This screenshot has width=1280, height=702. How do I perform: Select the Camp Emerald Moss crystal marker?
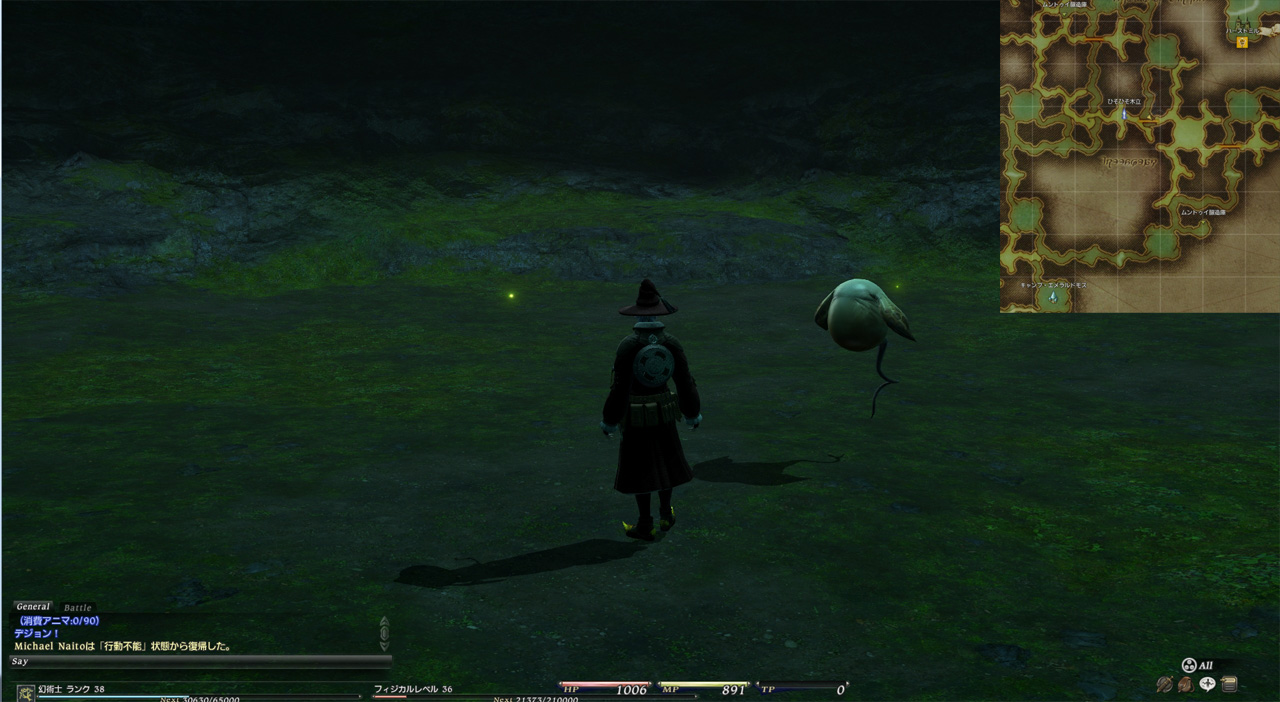tap(1052, 297)
